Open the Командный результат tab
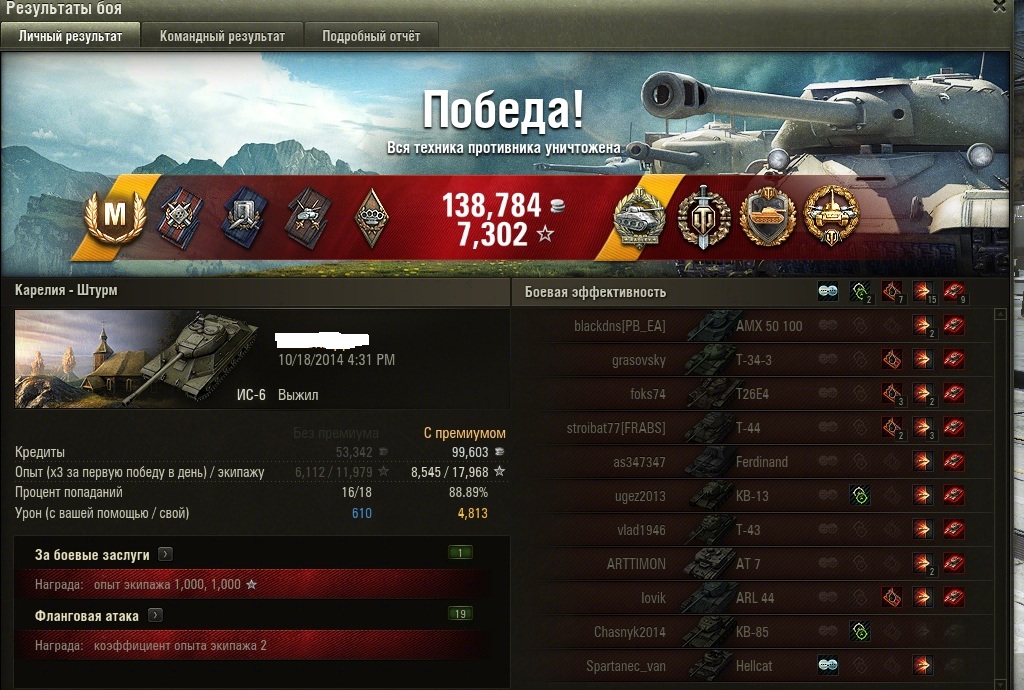The image size is (1024, 690). tap(222, 36)
